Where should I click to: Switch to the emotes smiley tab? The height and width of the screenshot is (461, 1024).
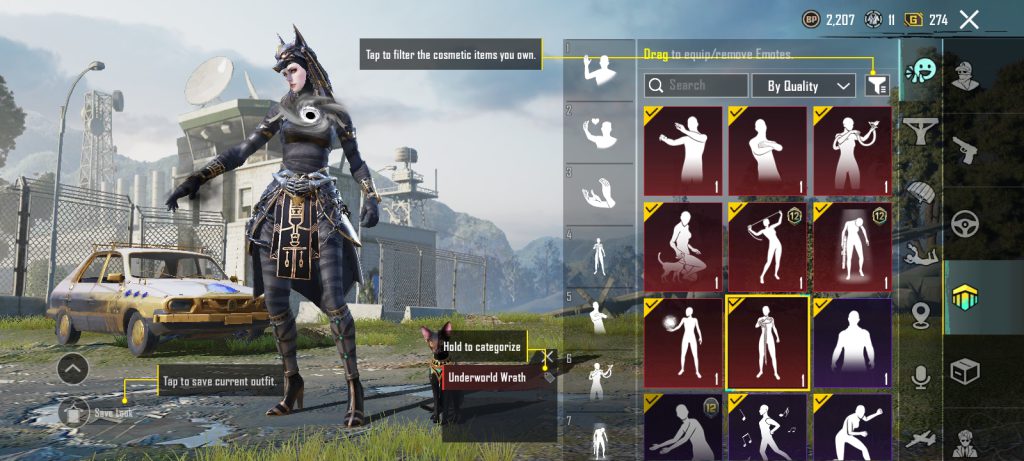(x=920, y=74)
